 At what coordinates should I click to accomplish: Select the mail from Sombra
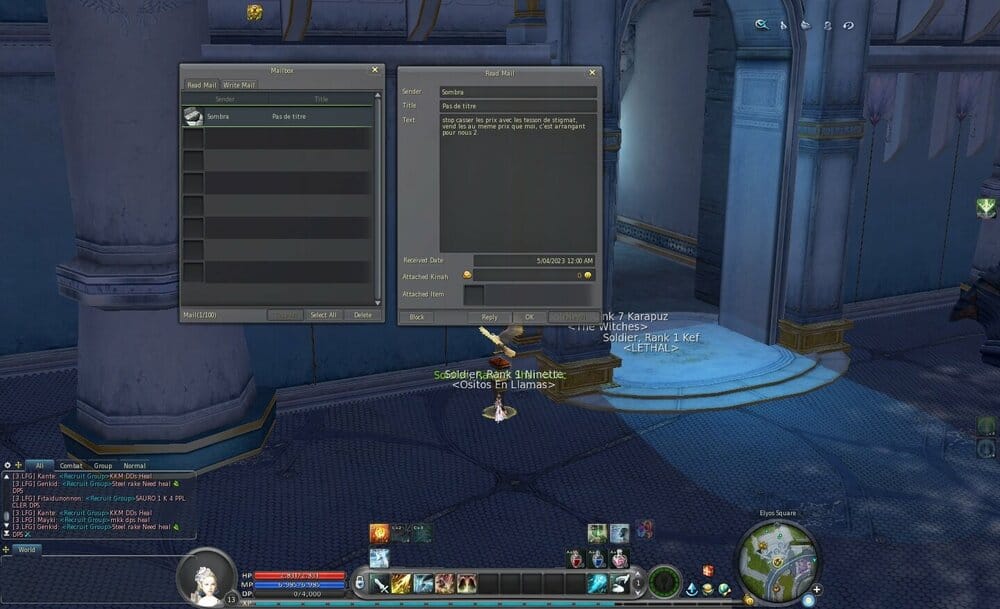point(278,117)
